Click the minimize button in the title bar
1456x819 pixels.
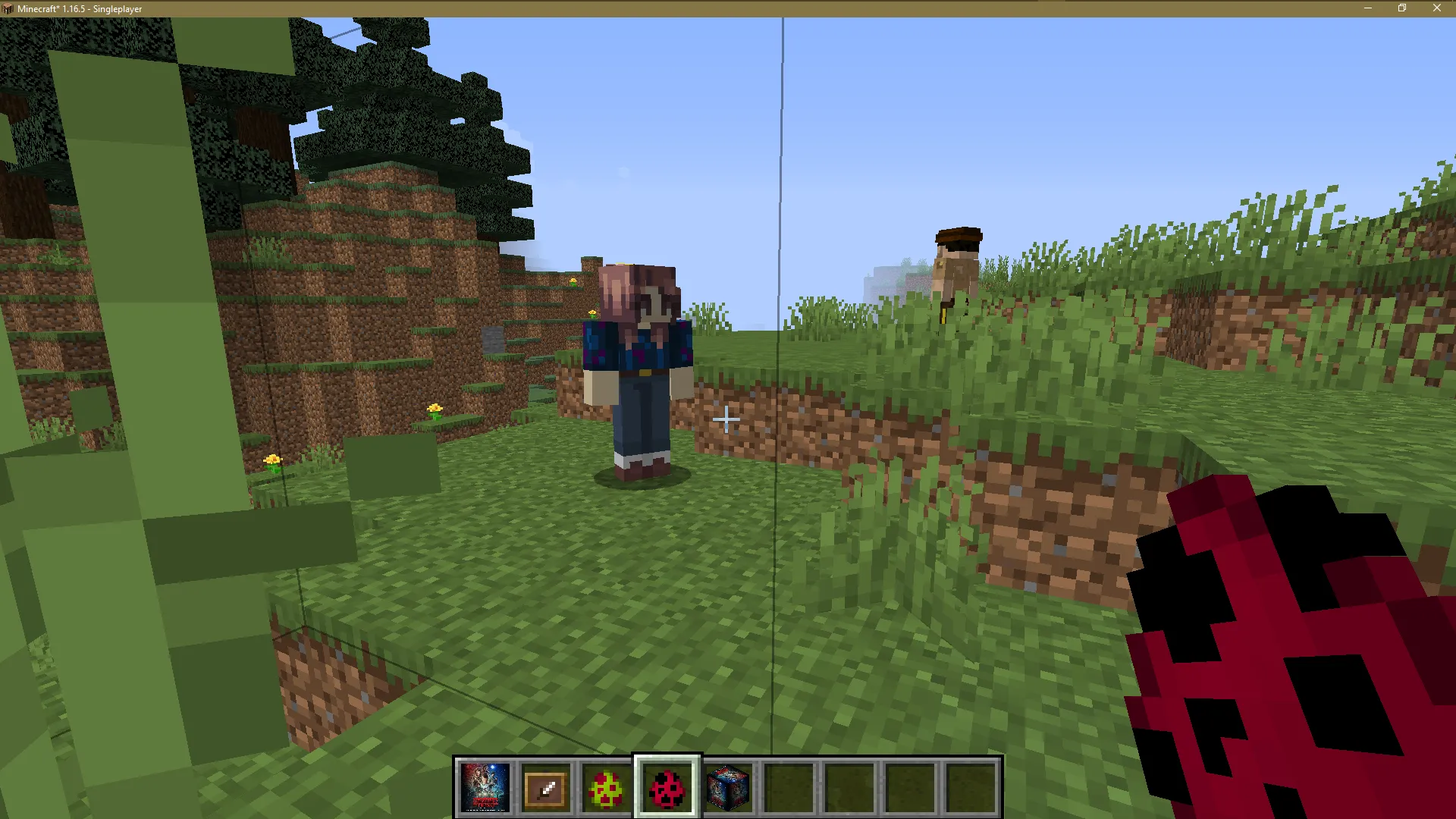coord(1369,8)
